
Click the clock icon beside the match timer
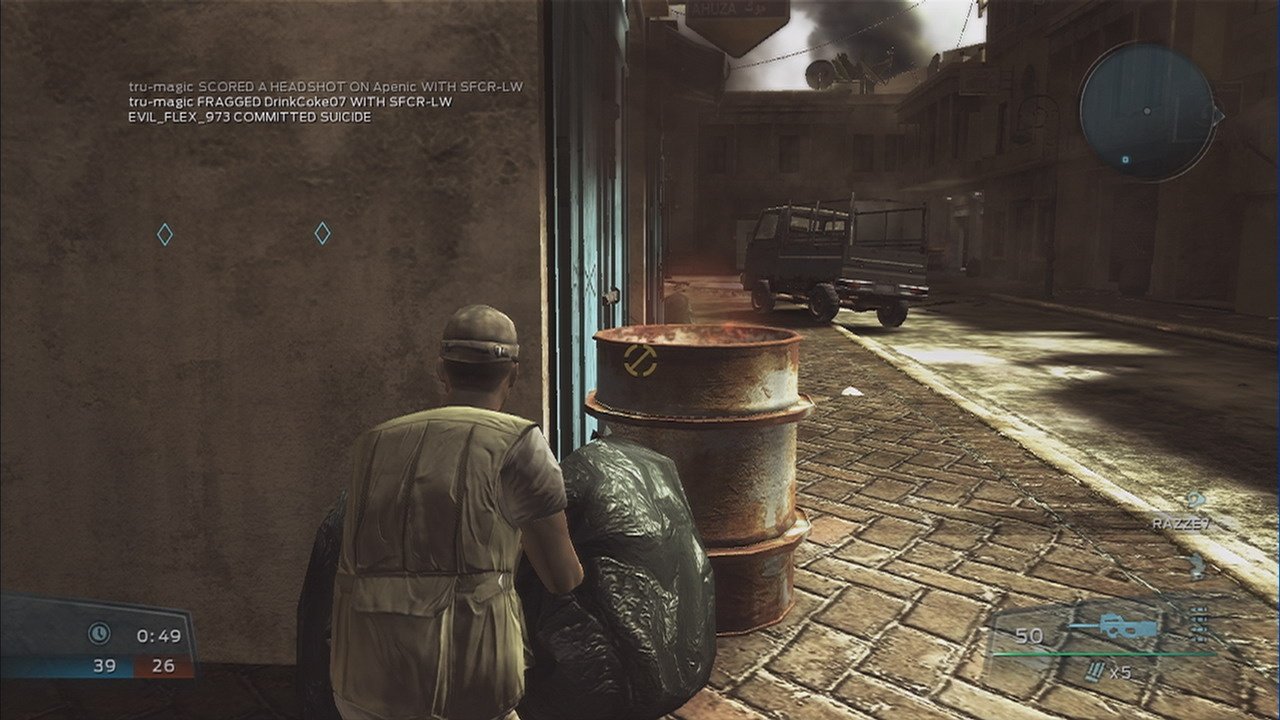point(97,631)
